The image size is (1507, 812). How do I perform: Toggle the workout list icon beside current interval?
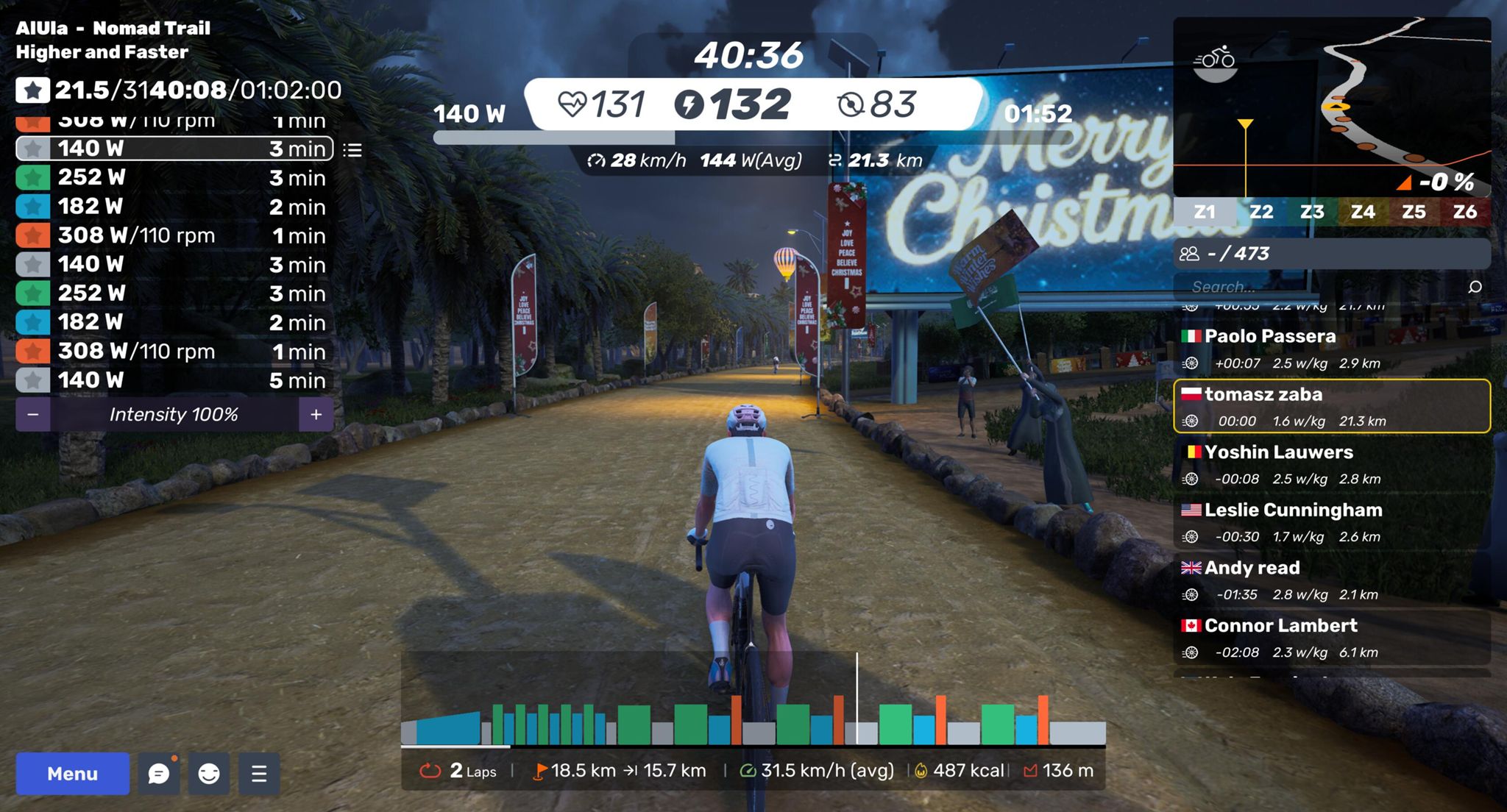tap(352, 150)
